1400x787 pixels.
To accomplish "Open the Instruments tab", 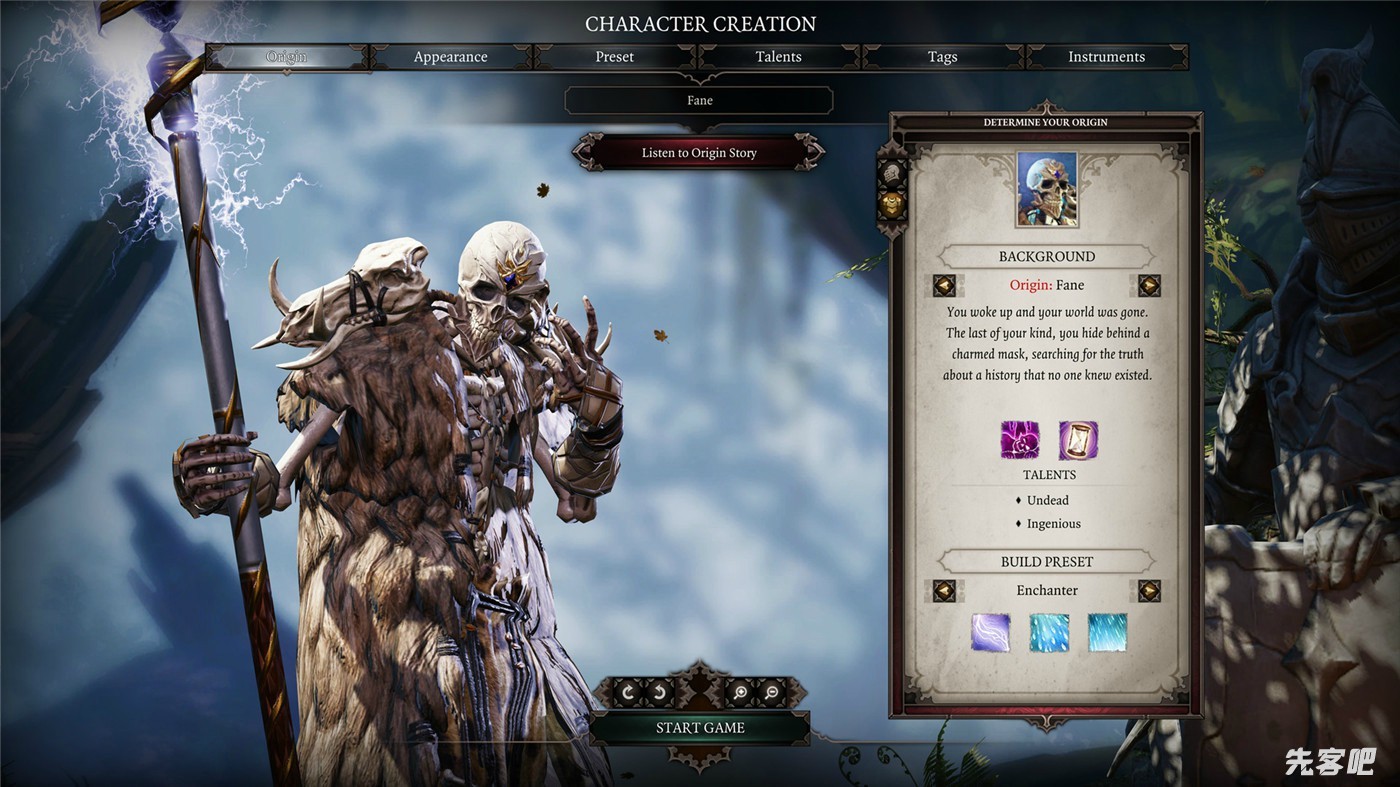I will point(1106,57).
